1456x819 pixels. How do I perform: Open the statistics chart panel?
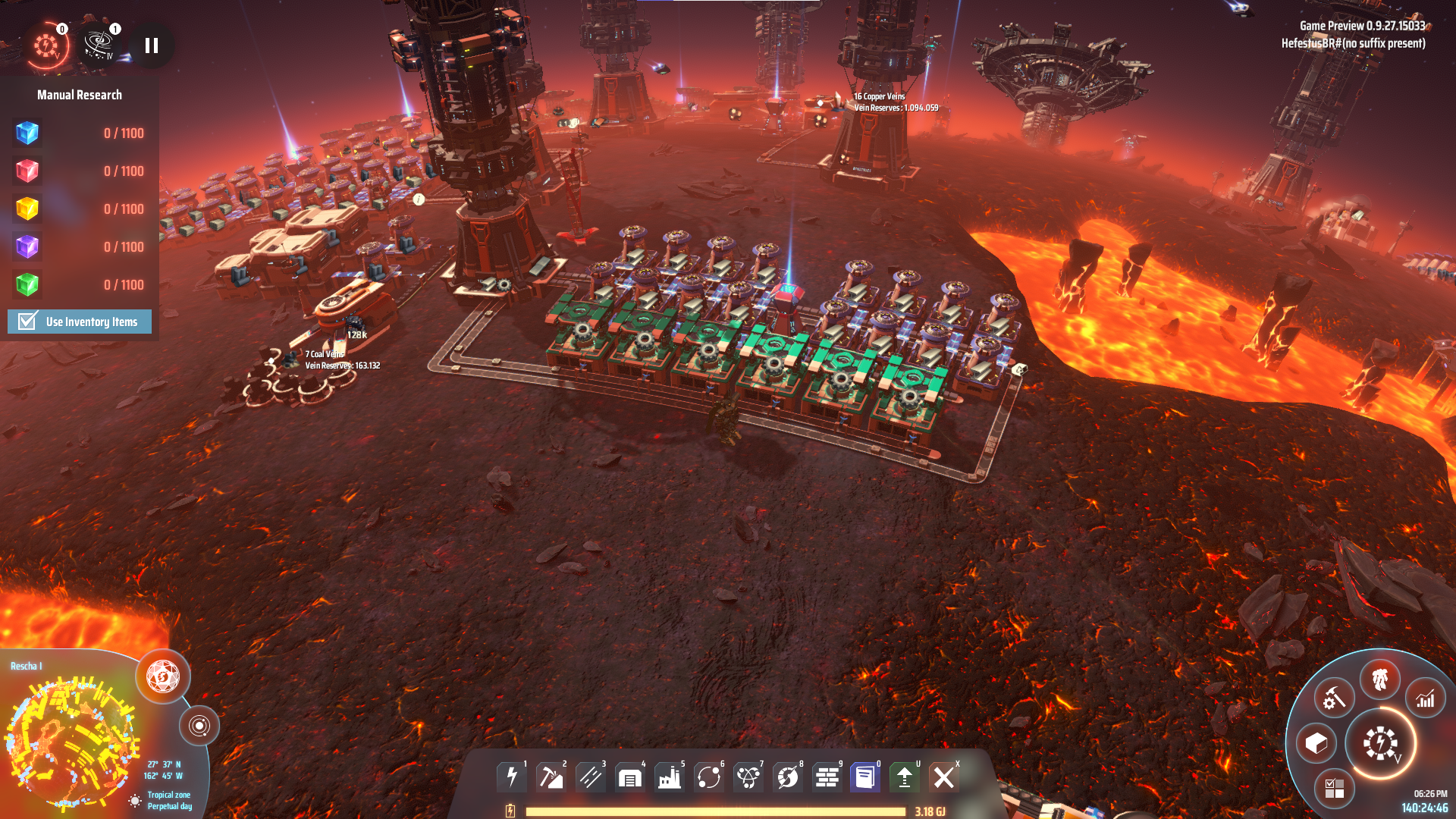[1426, 698]
